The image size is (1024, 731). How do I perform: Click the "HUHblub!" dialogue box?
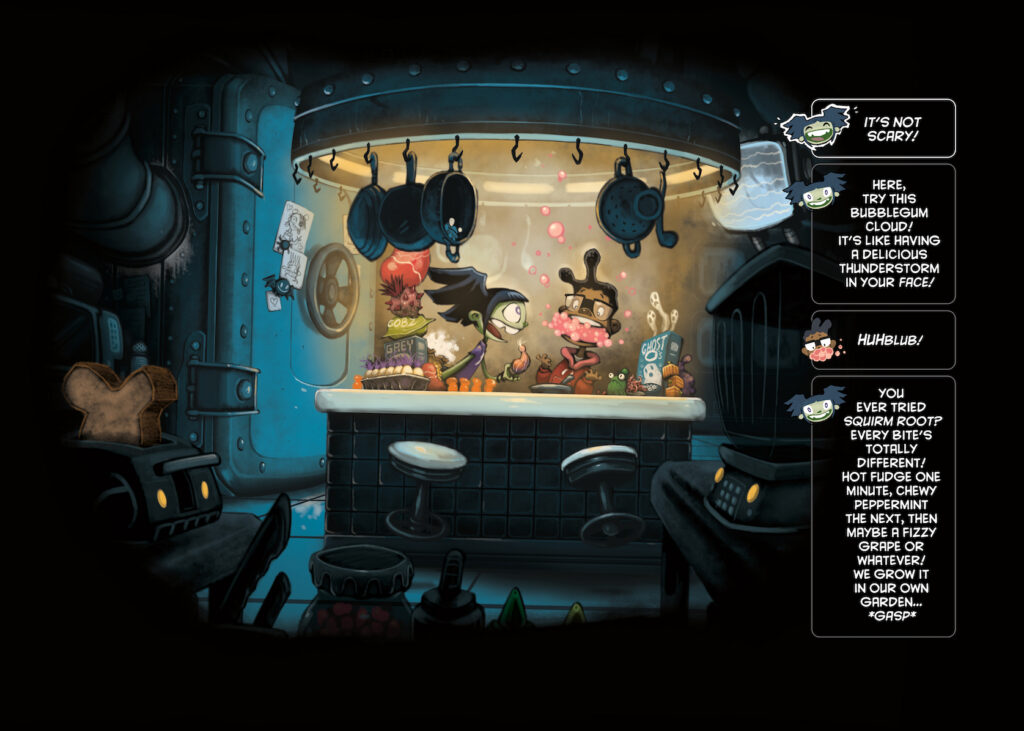point(883,340)
